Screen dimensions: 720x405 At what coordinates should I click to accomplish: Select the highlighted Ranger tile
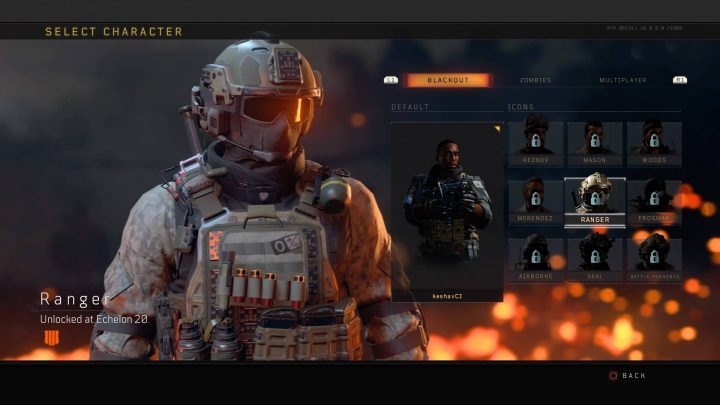(x=595, y=201)
